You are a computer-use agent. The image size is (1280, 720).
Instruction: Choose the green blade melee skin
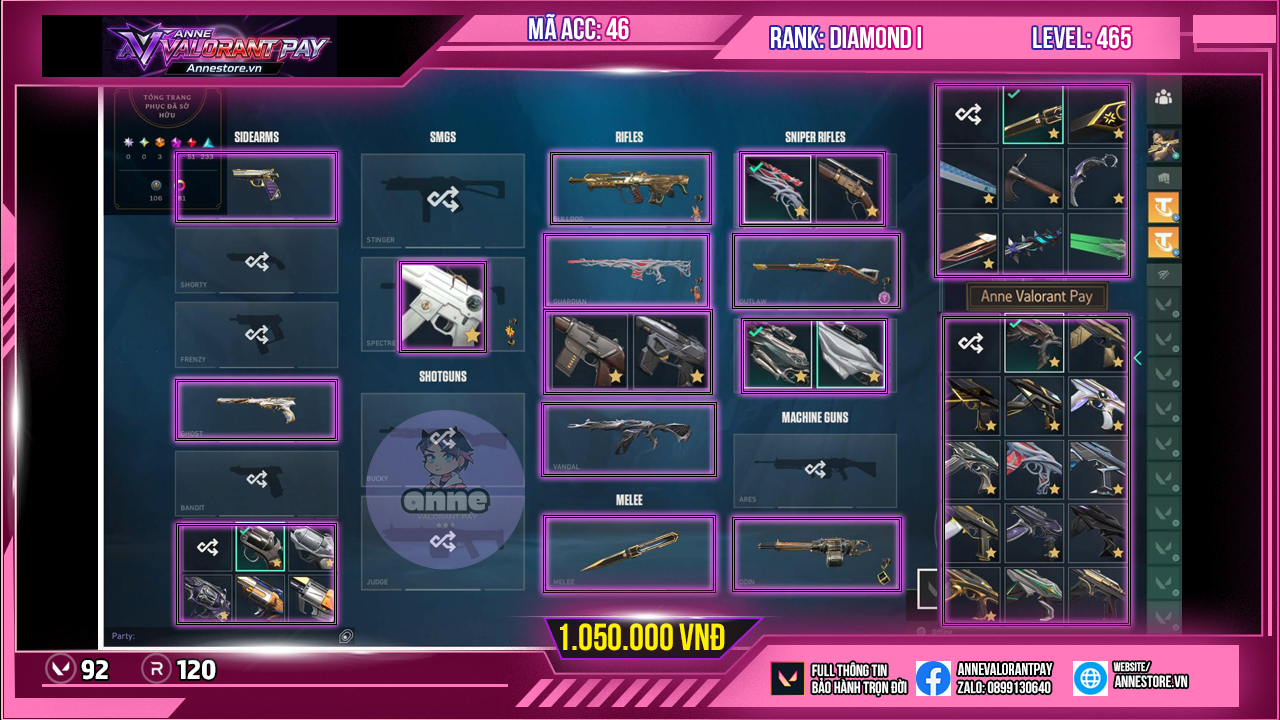point(1097,243)
